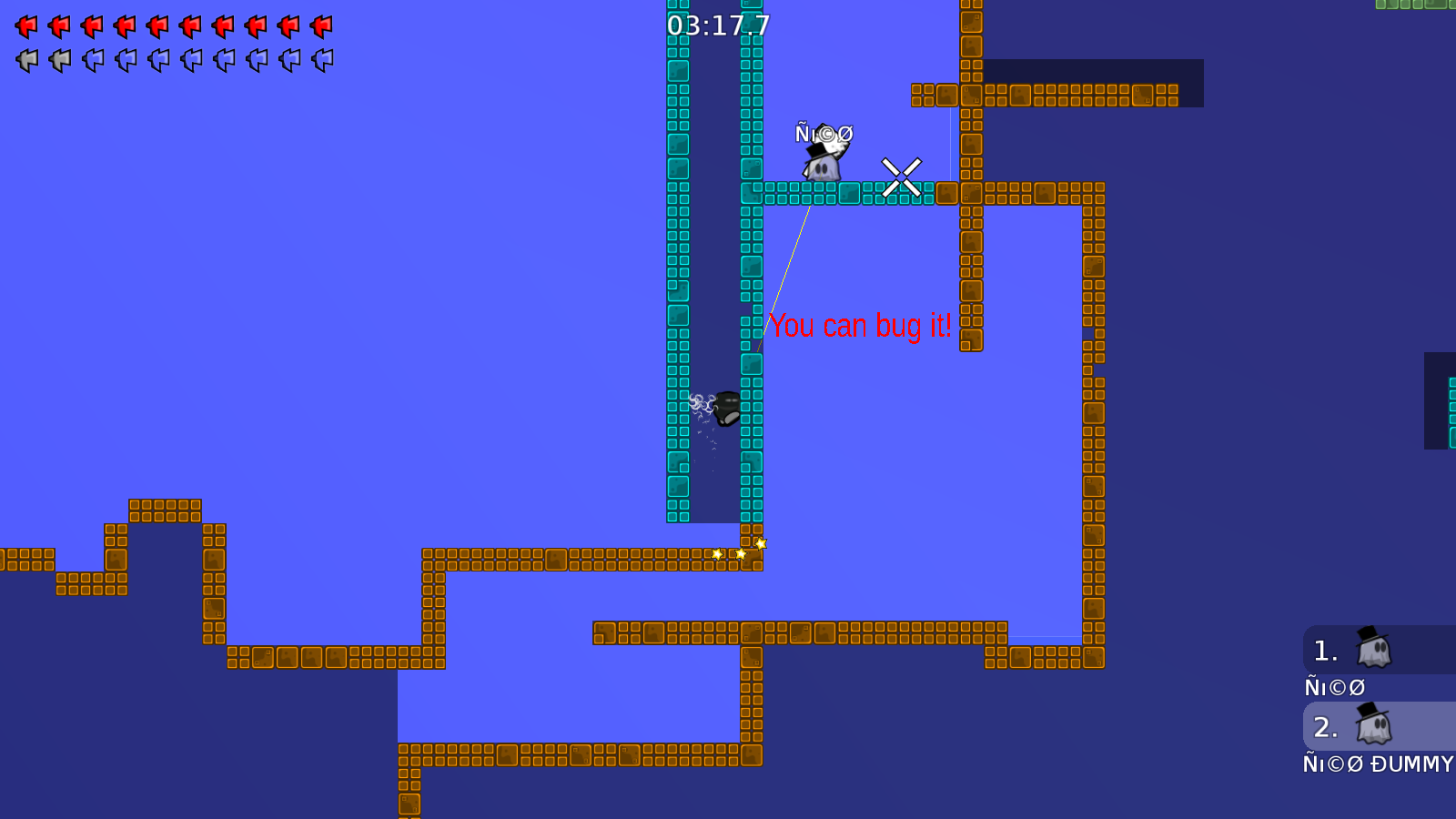Select rank 1 scoreboard entry Ñı©Ø
Viewport: 1456px width, 819px height.
coord(1335,686)
